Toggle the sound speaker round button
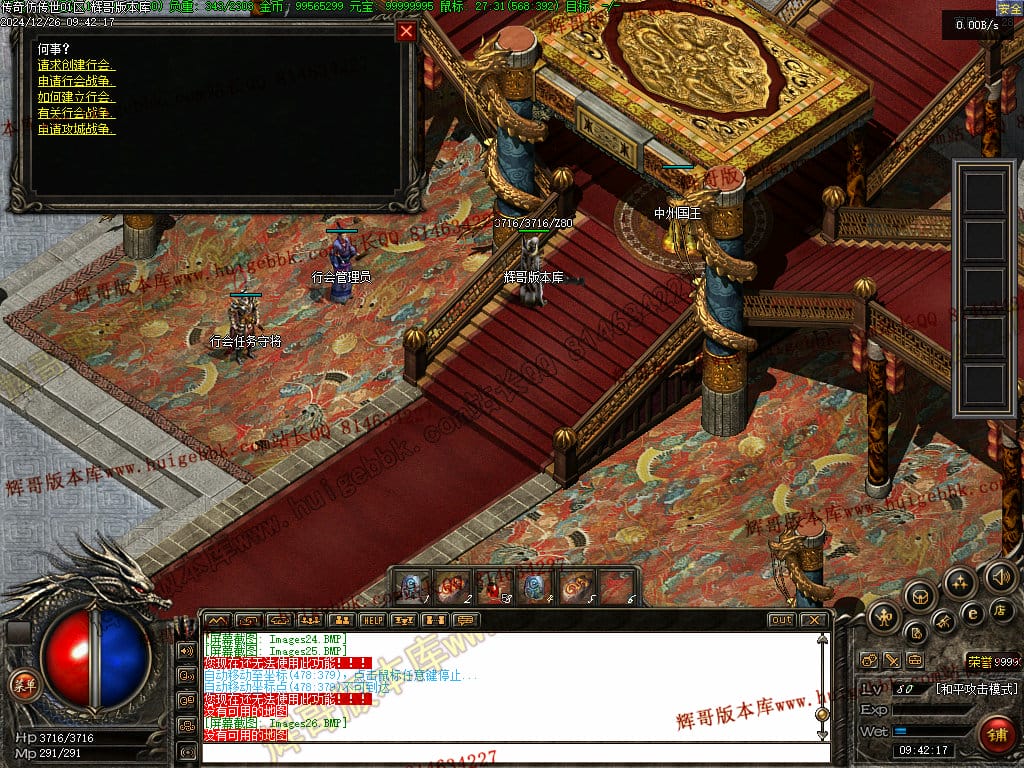1024x768 pixels. coord(1001,576)
